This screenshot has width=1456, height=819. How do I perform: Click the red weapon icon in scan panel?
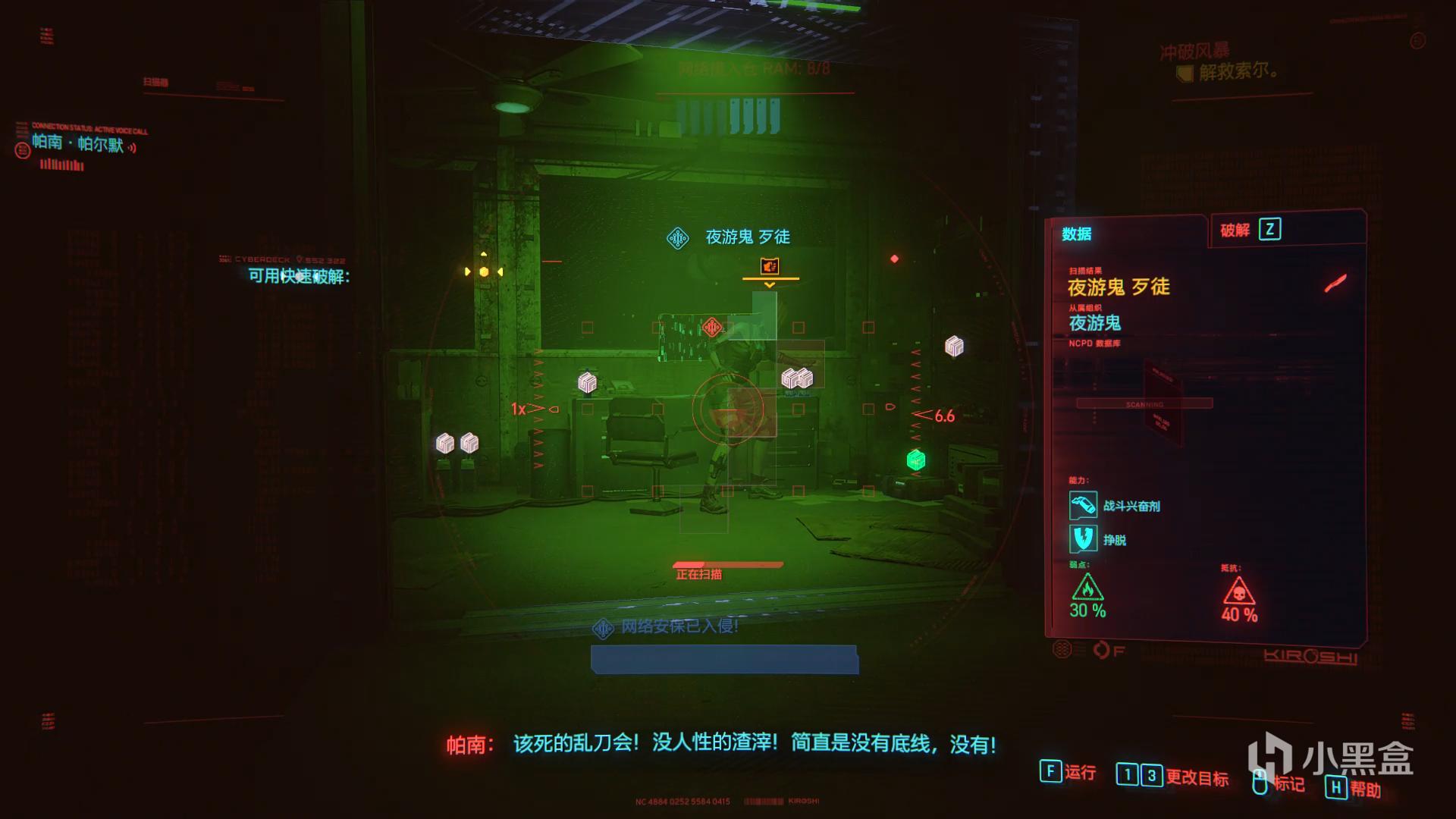point(1335,284)
